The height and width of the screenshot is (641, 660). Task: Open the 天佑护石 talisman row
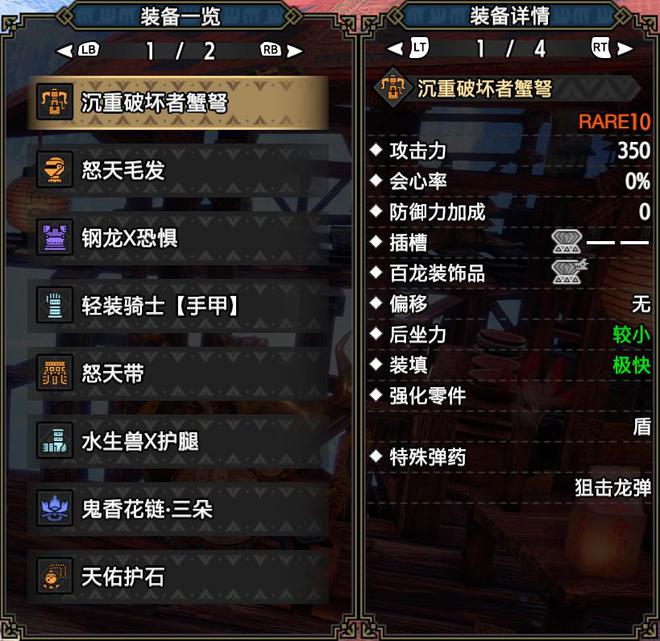pyautogui.click(x=180, y=577)
